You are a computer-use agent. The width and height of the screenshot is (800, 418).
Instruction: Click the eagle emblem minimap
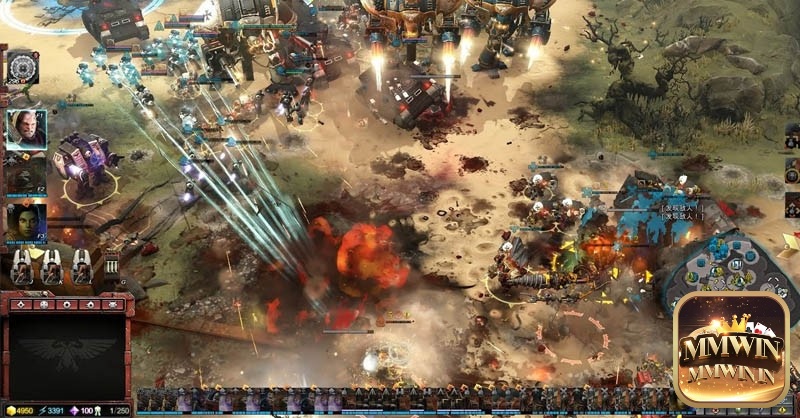click(67, 354)
